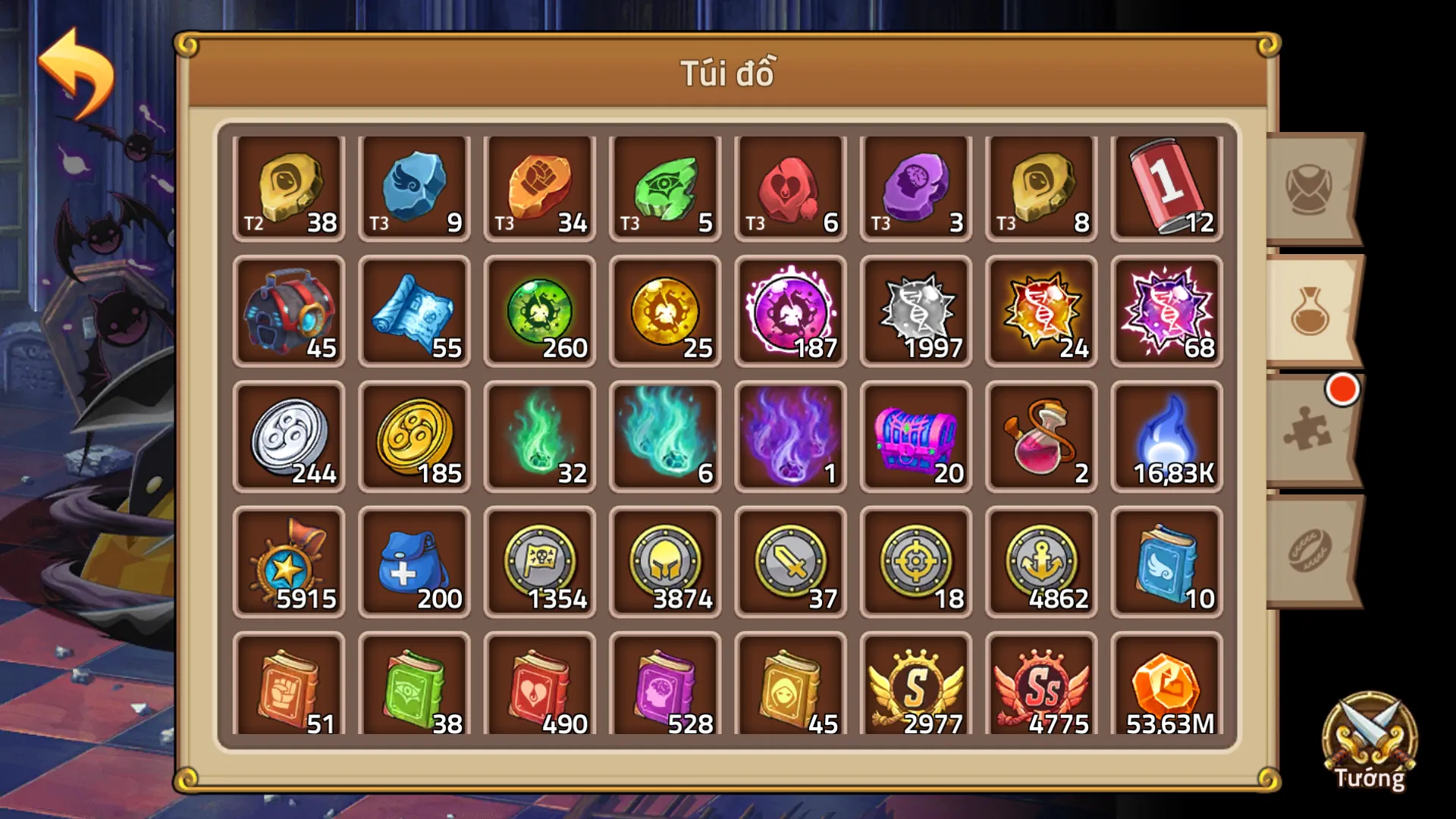Select the anchor medal with 4862
The image size is (1456, 819).
click(1040, 563)
